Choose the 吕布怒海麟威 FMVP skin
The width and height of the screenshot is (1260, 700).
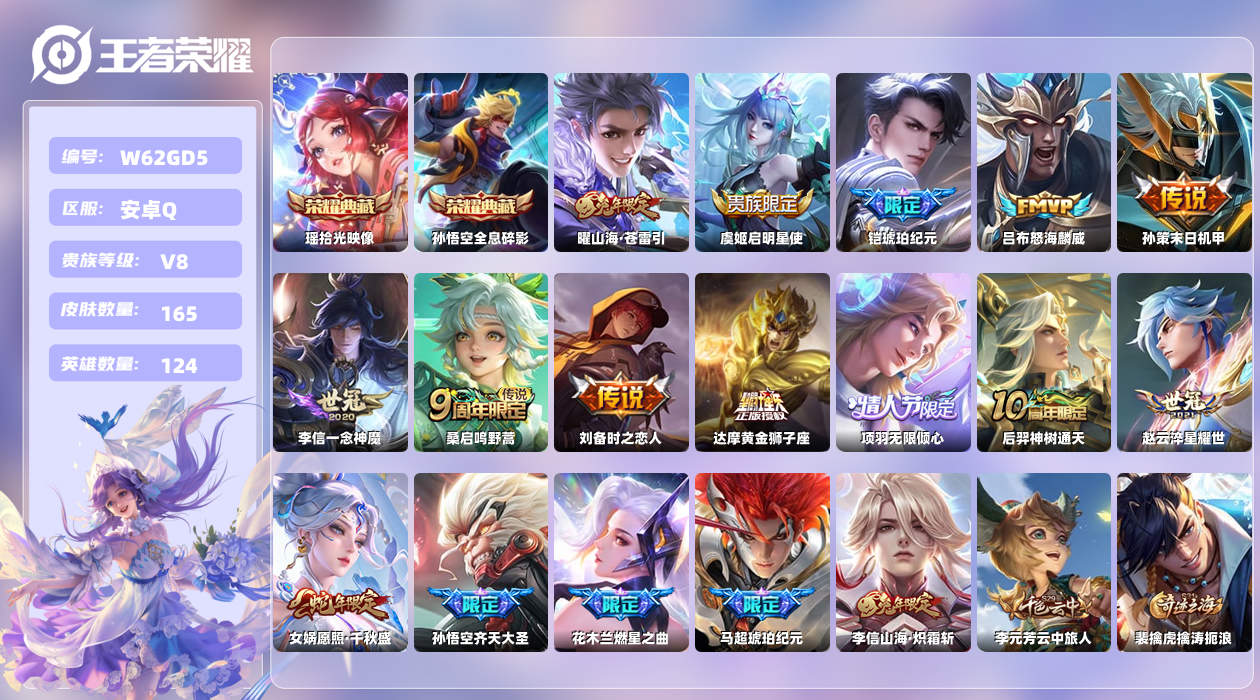click(1043, 162)
